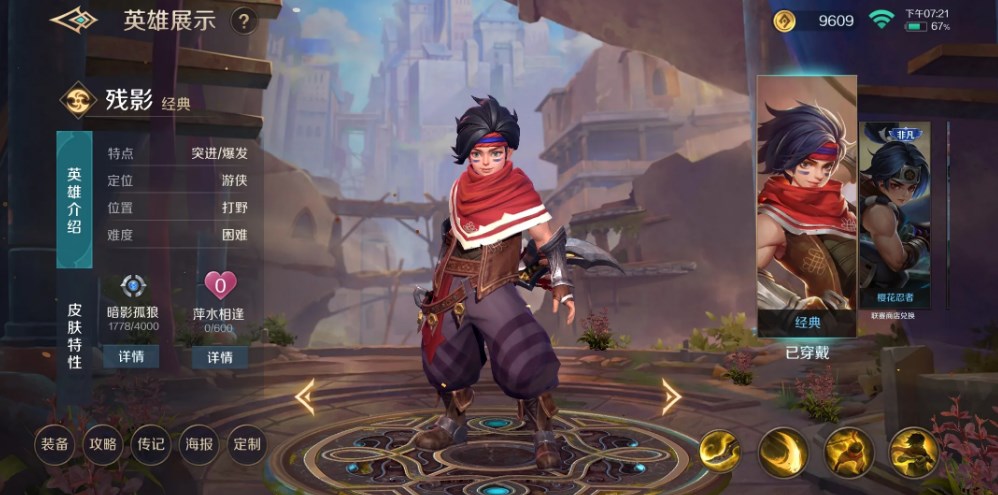Screen dimensions: 998x495
Task: Show the next hero with right arrow
Action: tap(672, 397)
